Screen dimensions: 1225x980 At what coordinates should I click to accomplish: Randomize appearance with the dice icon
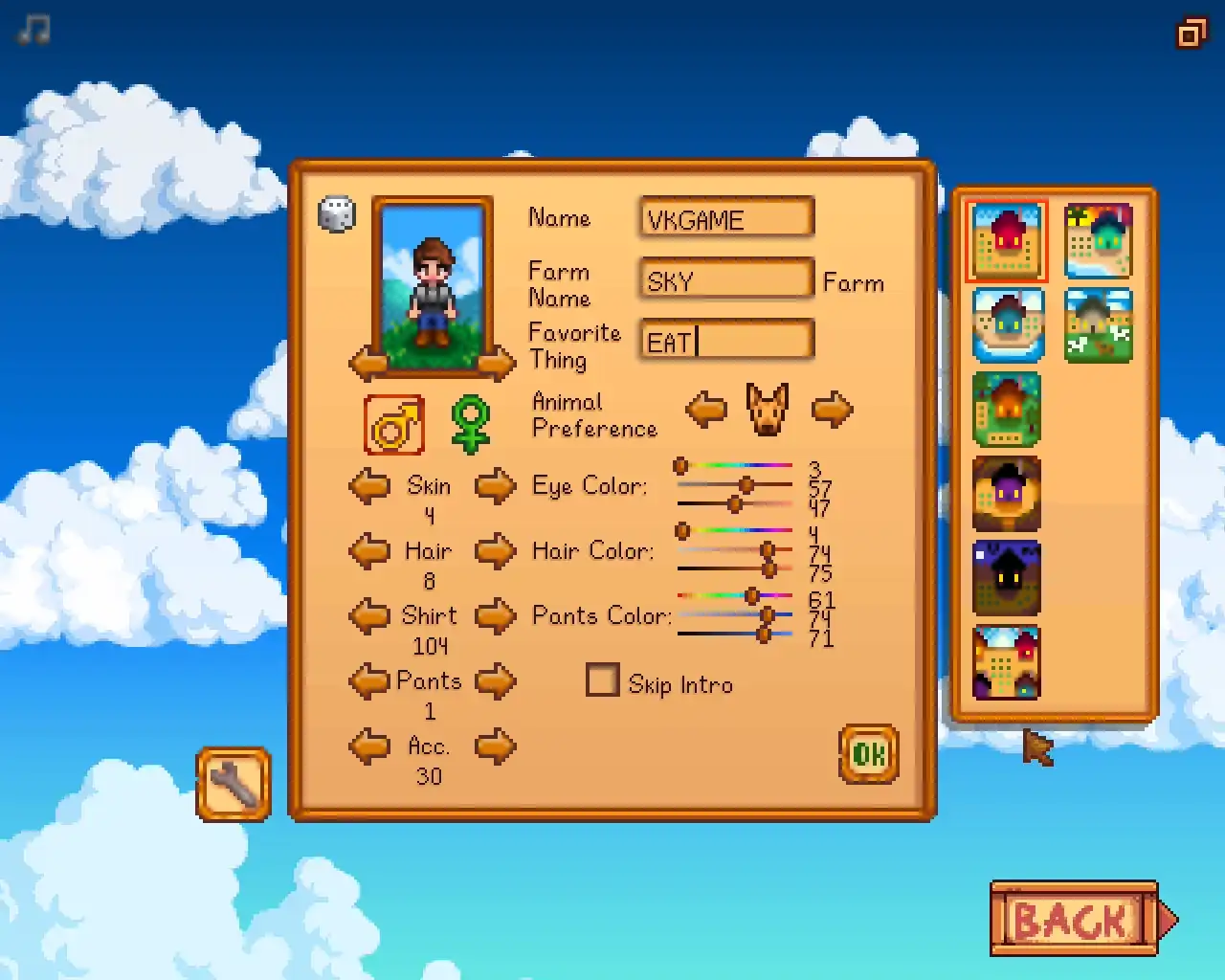point(336,214)
